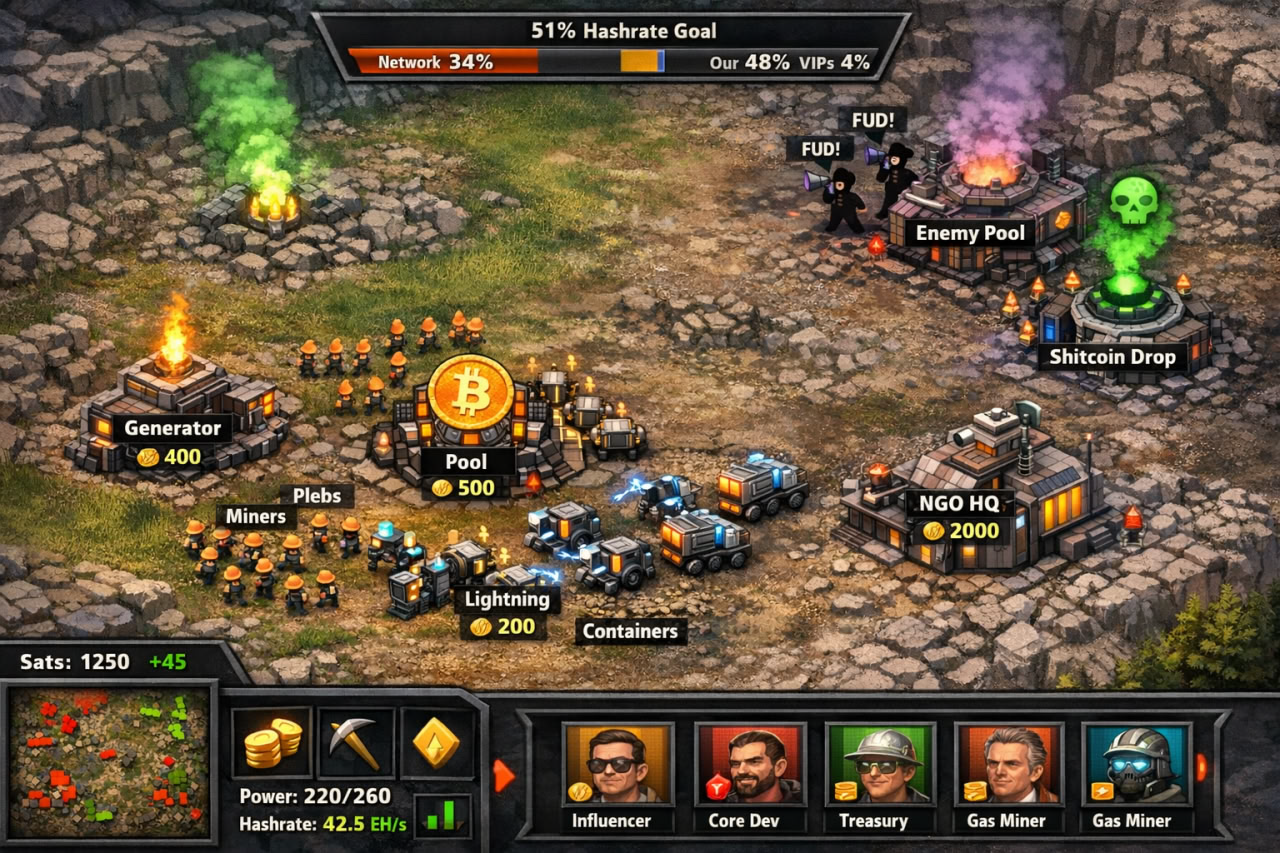This screenshot has height=853, width=1280.
Task: Activate the yellow diamond upgrade arrow icon
Action: pyautogui.click(x=437, y=742)
